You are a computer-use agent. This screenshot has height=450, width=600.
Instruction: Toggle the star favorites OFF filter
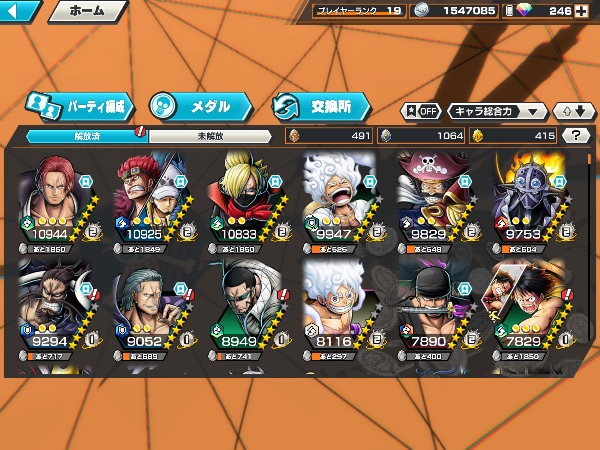tap(421, 111)
